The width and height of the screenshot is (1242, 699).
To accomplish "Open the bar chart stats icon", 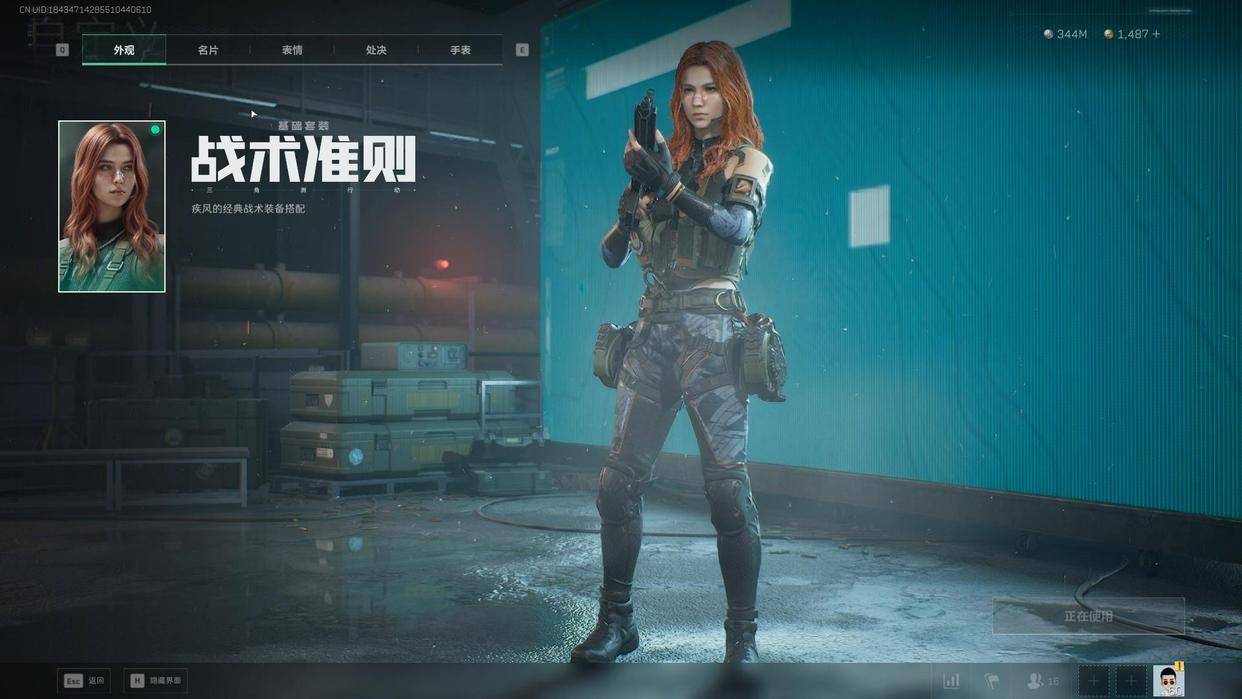I will pos(951,681).
